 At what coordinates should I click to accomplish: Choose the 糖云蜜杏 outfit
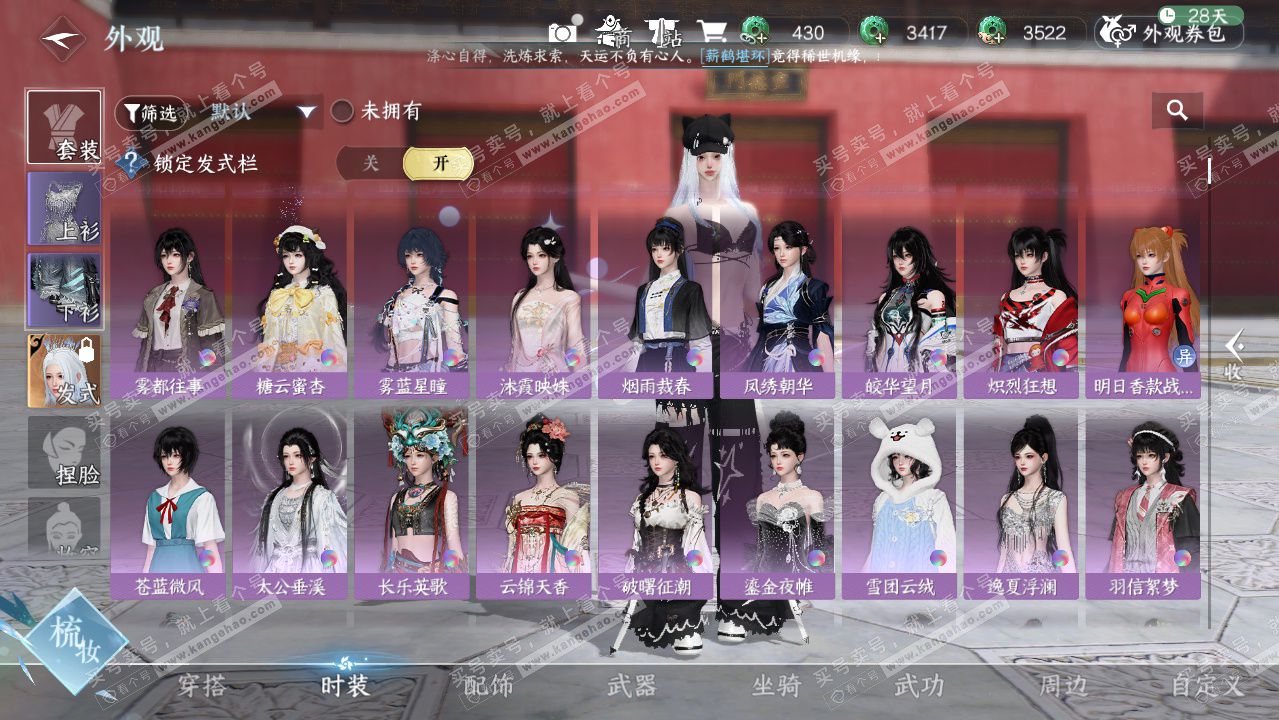(291, 298)
